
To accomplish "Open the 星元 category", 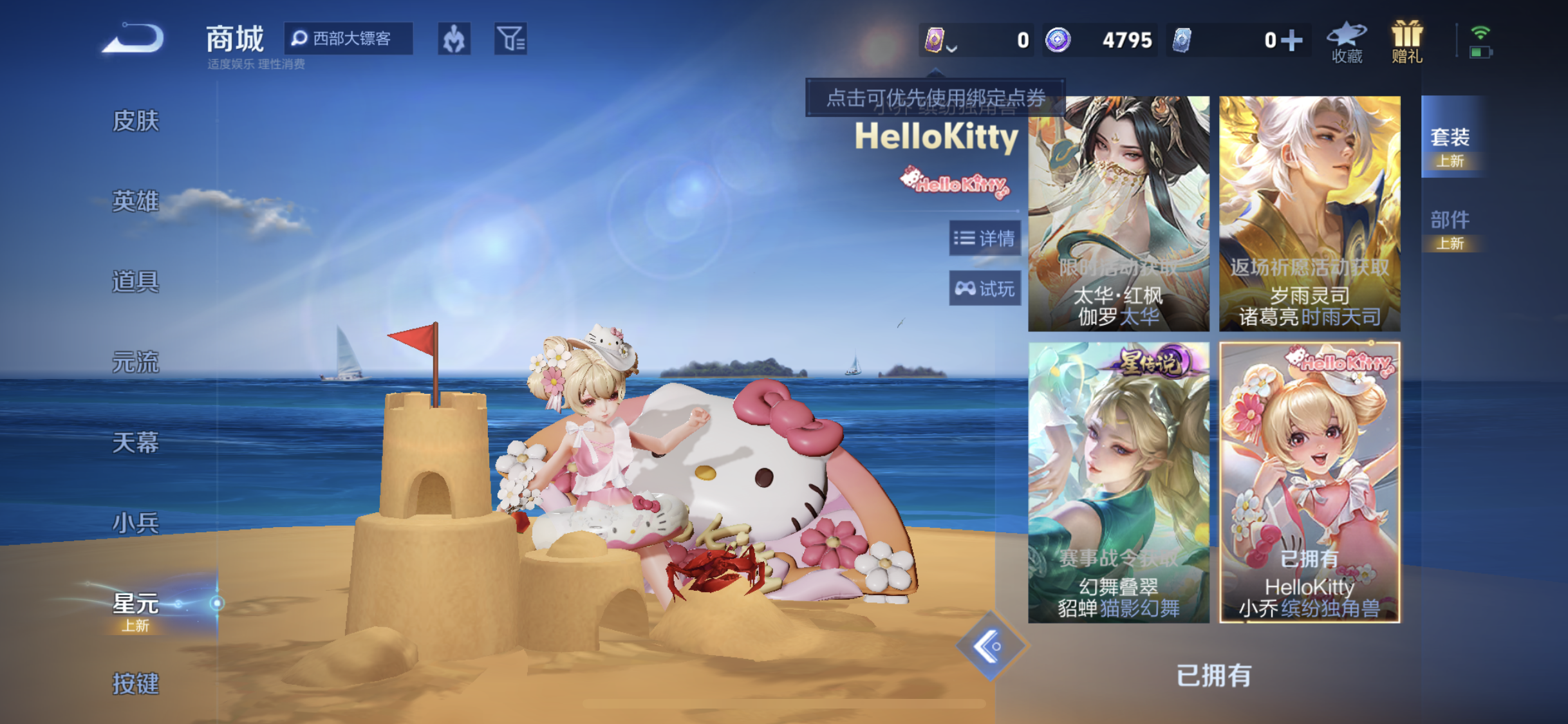I will [x=135, y=608].
